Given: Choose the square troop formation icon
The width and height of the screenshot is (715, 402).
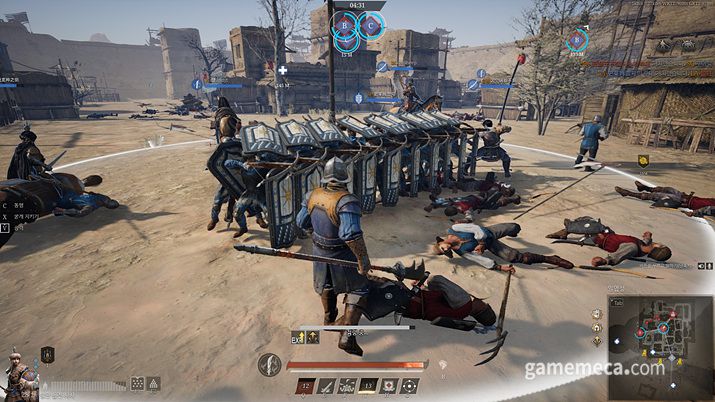Looking at the screenshot, I should click(137, 383).
